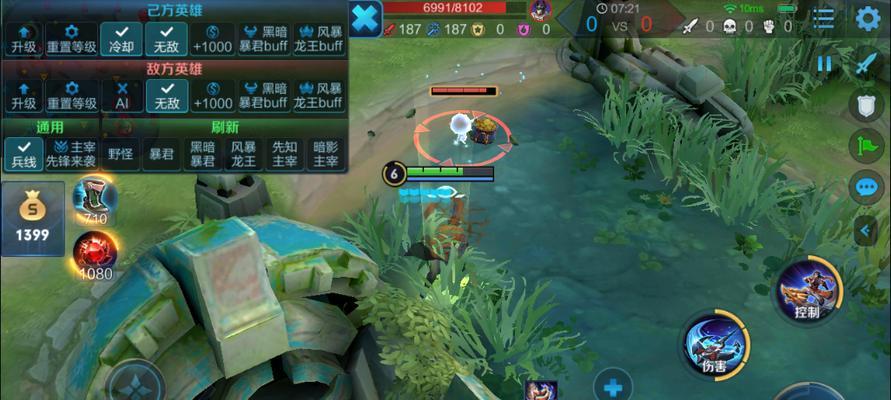The width and height of the screenshot is (891, 400).
Task: Give enemy hero the 风暴龙王buff
Action: 317,95
